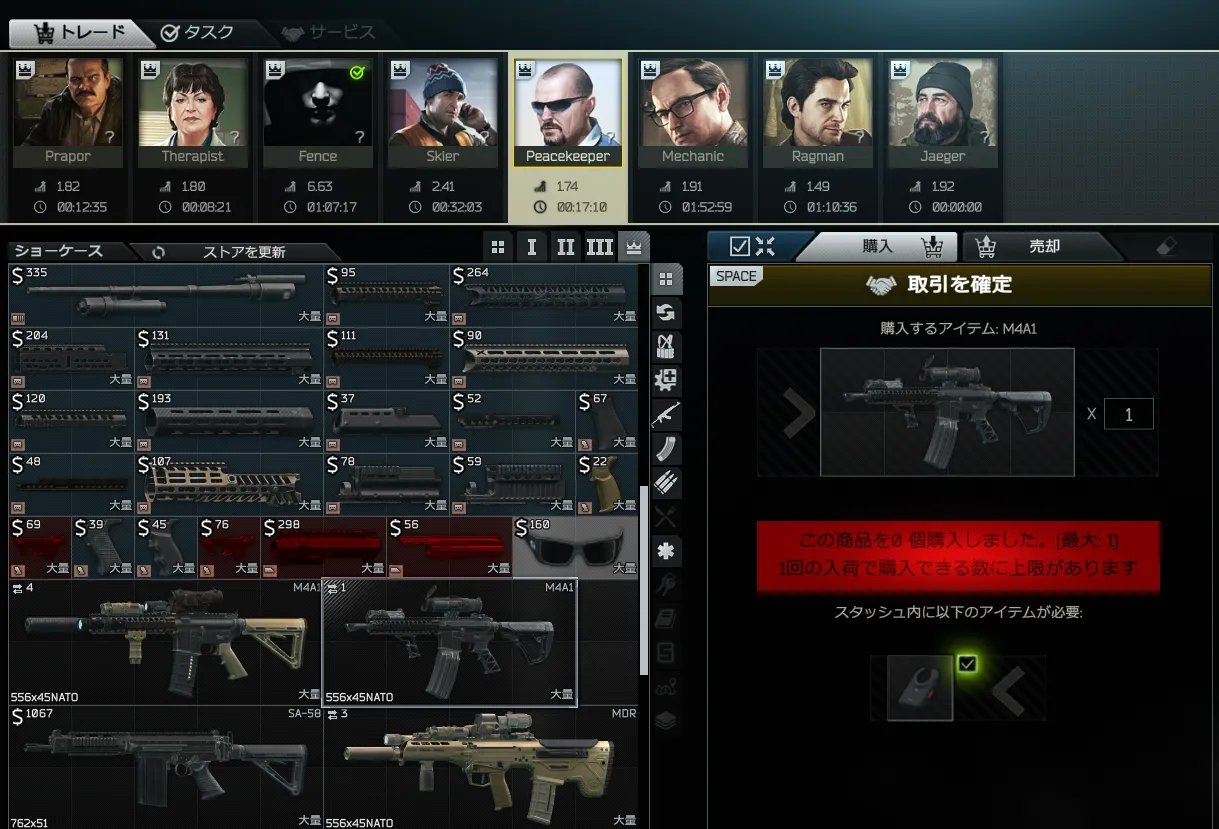Choose the MDR rifle barter offer
The height and width of the screenshot is (829, 1219).
[481, 767]
